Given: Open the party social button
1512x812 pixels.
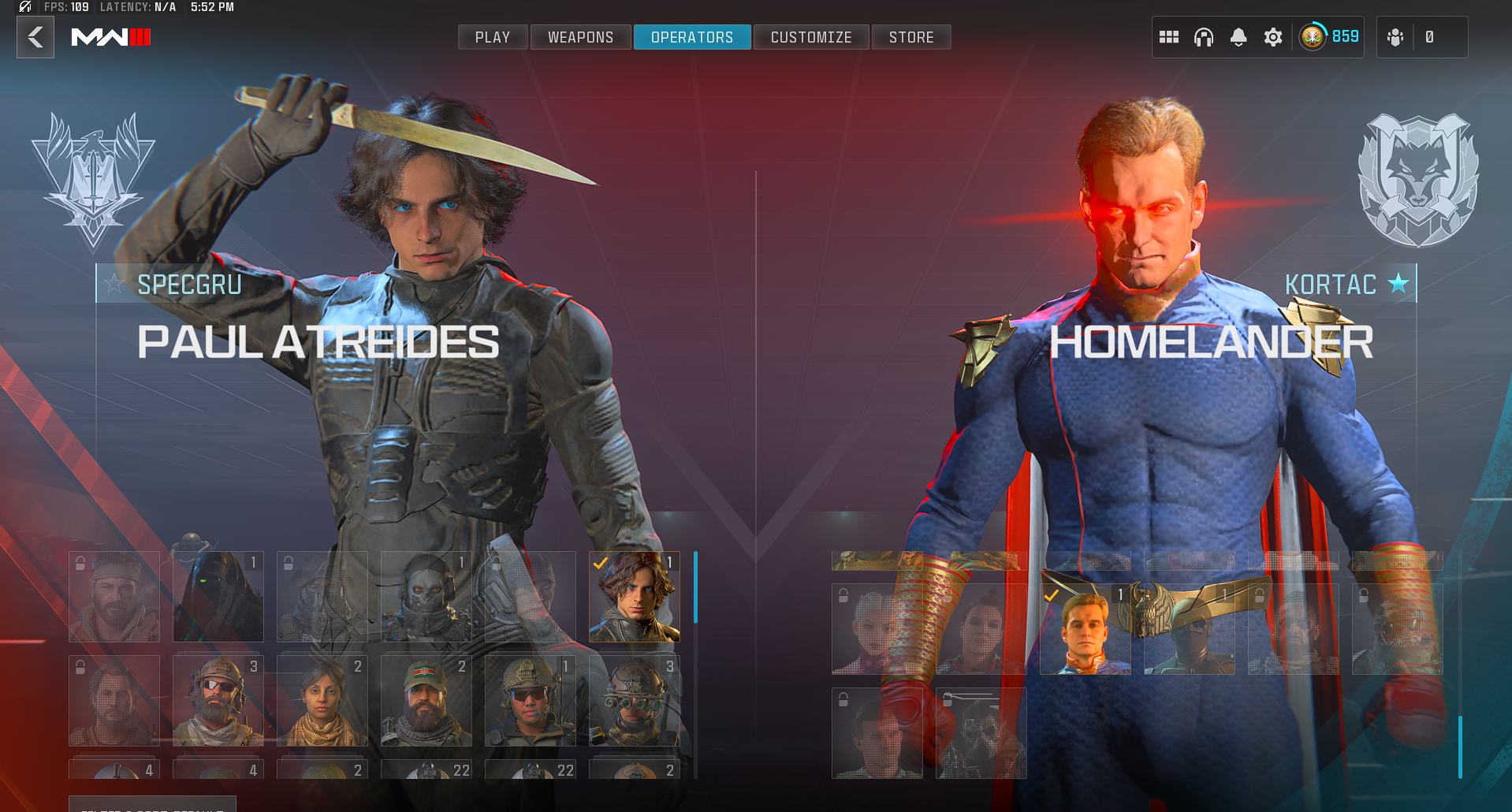Looking at the screenshot, I should (1396, 37).
